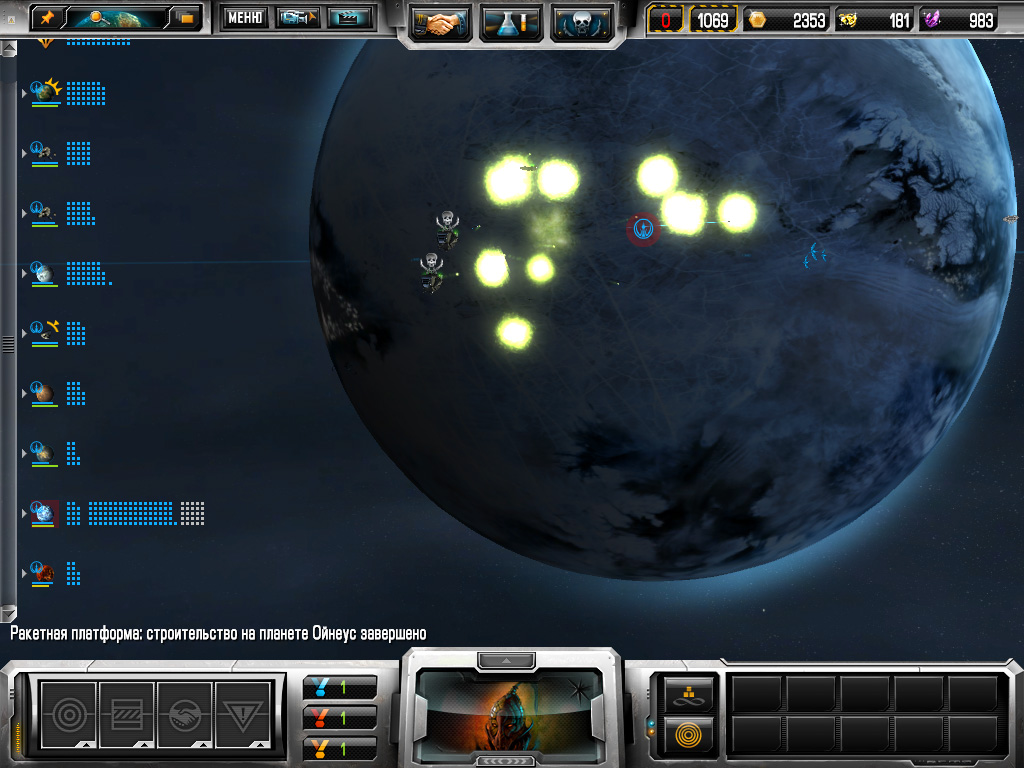Select the highlighted ice planet in empire list
1024x768 pixels.
click(44, 513)
